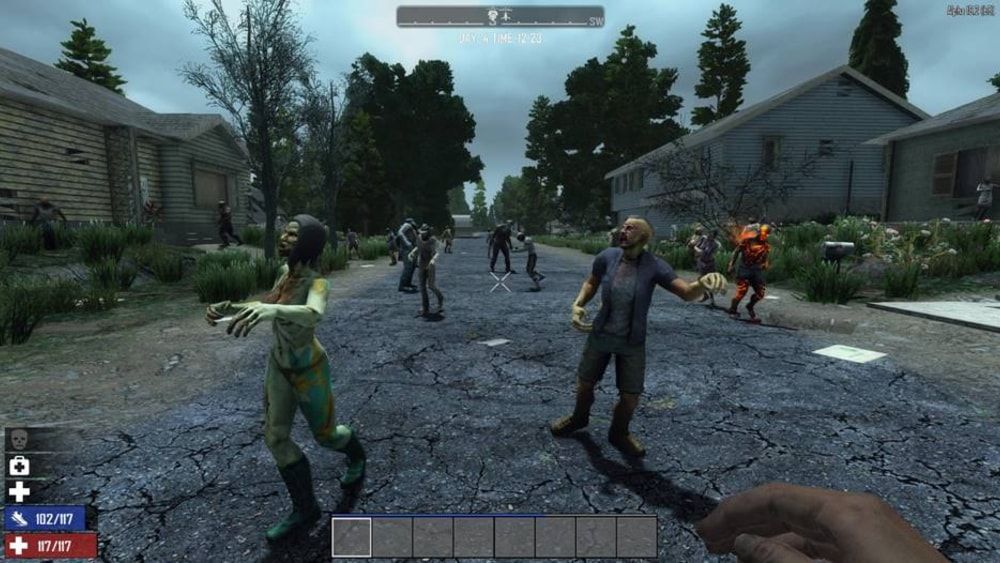Click the skull status icon

[19, 440]
